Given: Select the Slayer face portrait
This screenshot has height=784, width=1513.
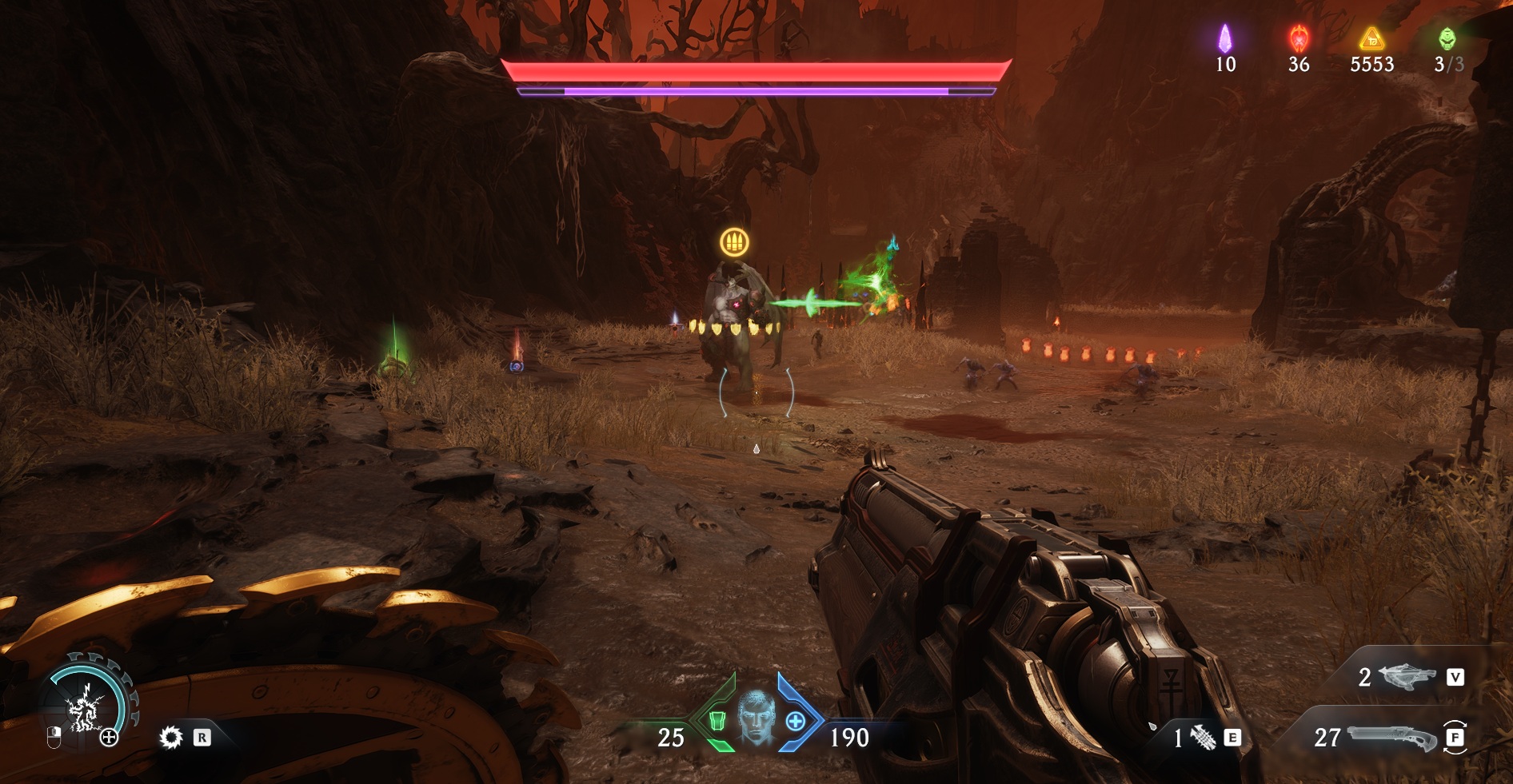Looking at the screenshot, I should pos(756,718).
